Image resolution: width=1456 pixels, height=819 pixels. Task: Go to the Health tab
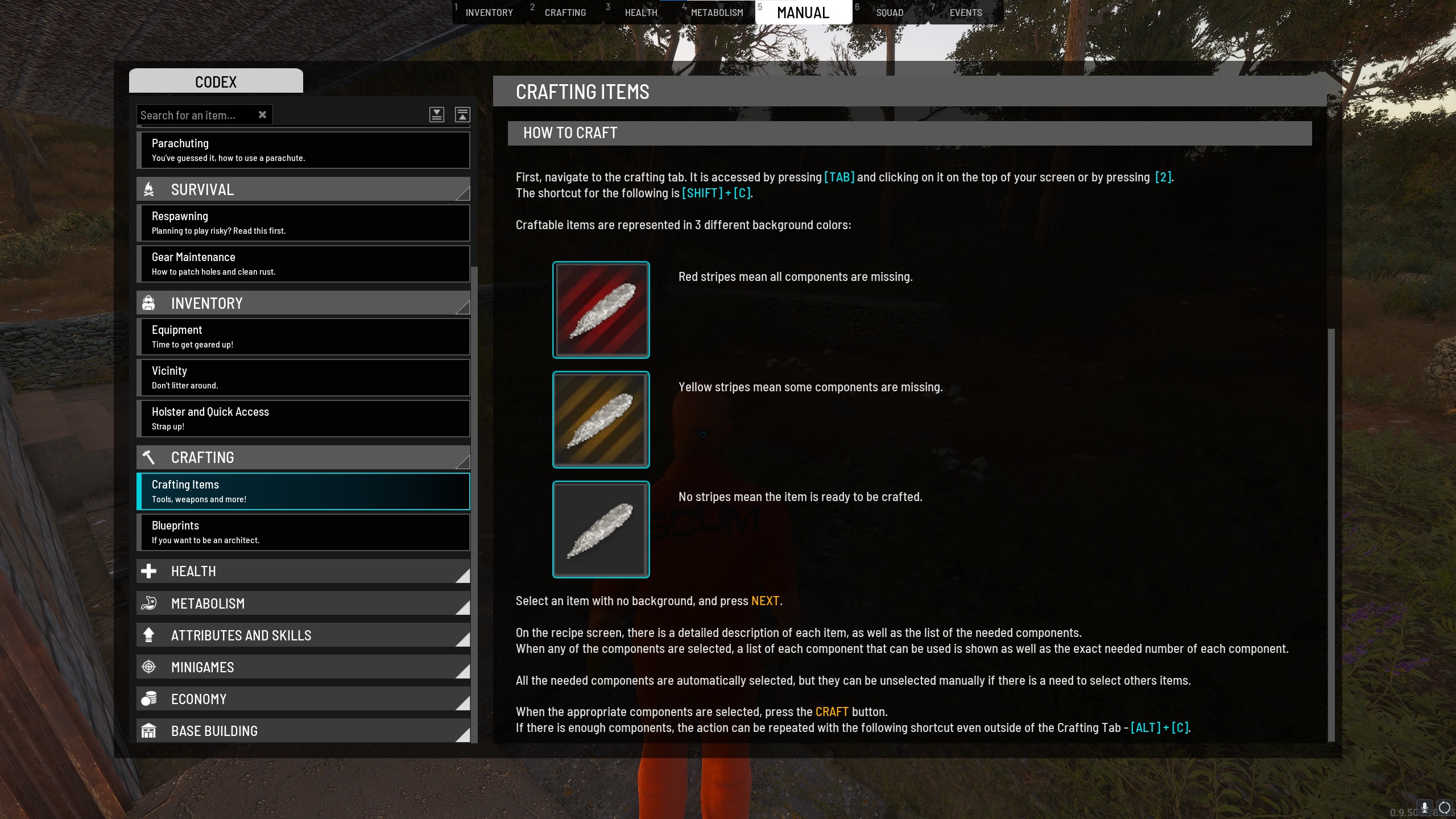click(640, 13)
